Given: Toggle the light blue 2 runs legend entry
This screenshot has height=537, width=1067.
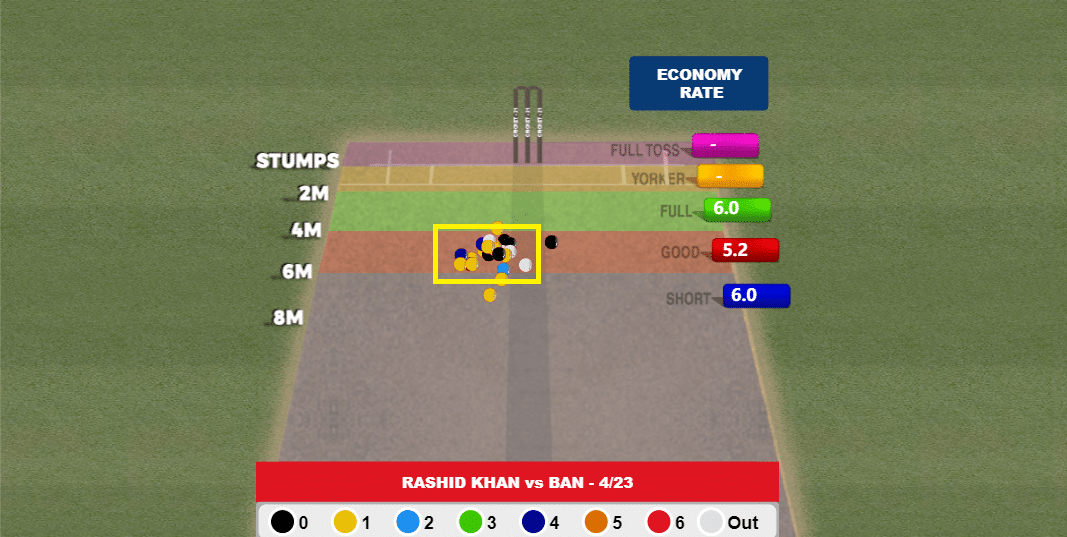Looking at the screenshot, I should pyautogui.click(x=407, y=522).
